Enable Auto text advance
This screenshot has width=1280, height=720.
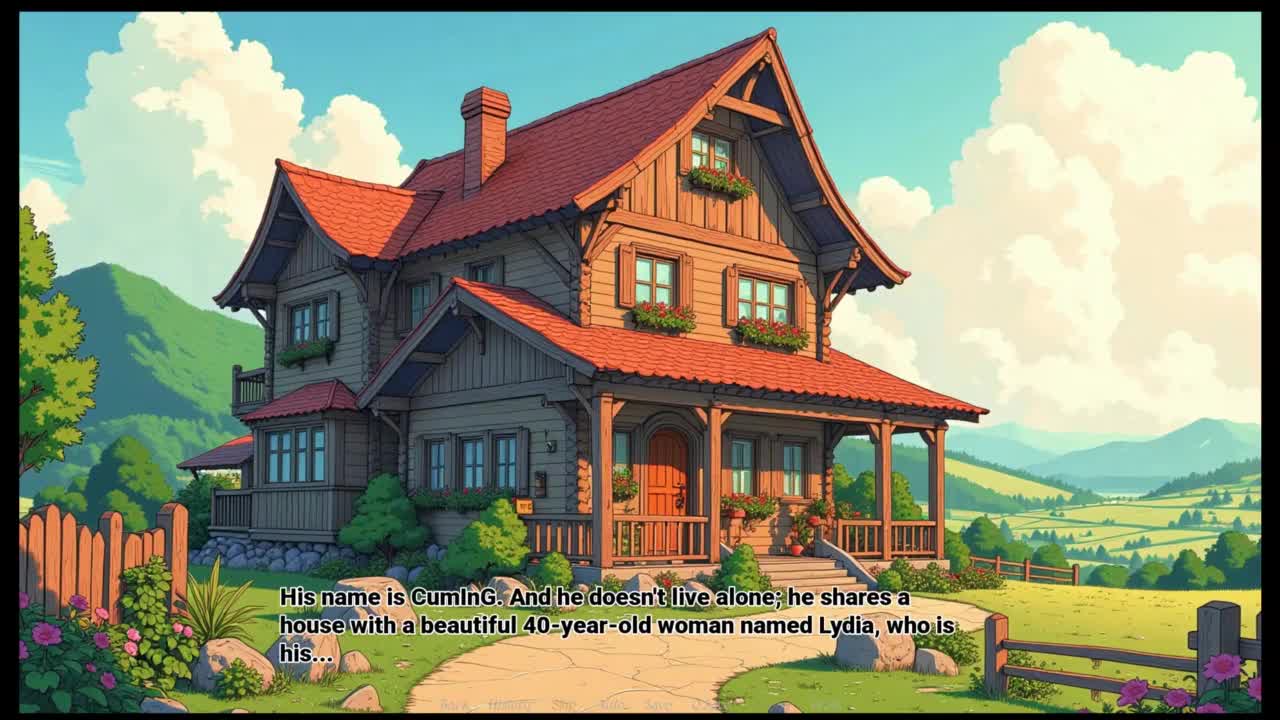pyautogui.click(x=613, y=705)
